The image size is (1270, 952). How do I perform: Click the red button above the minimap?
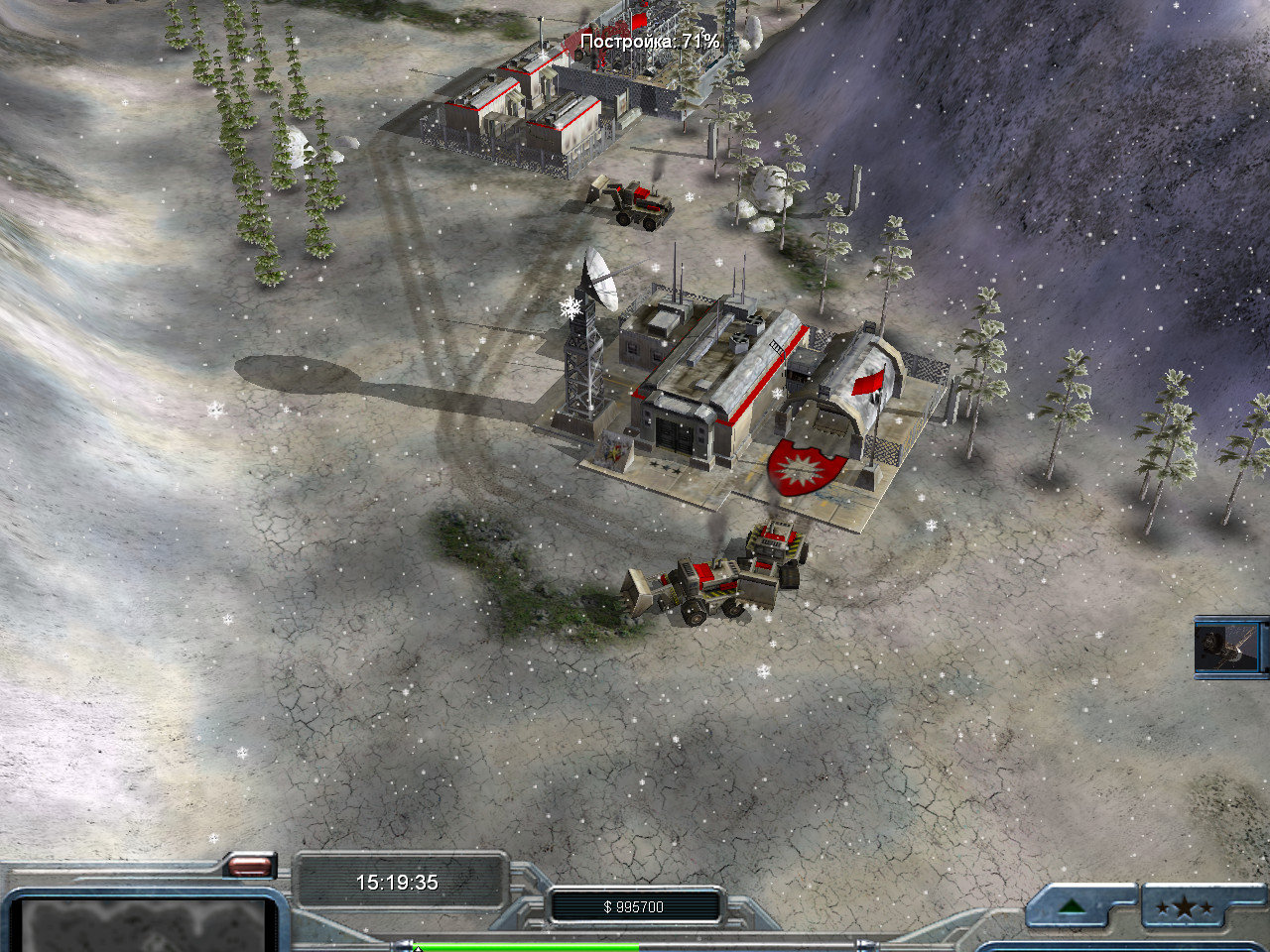250,866
